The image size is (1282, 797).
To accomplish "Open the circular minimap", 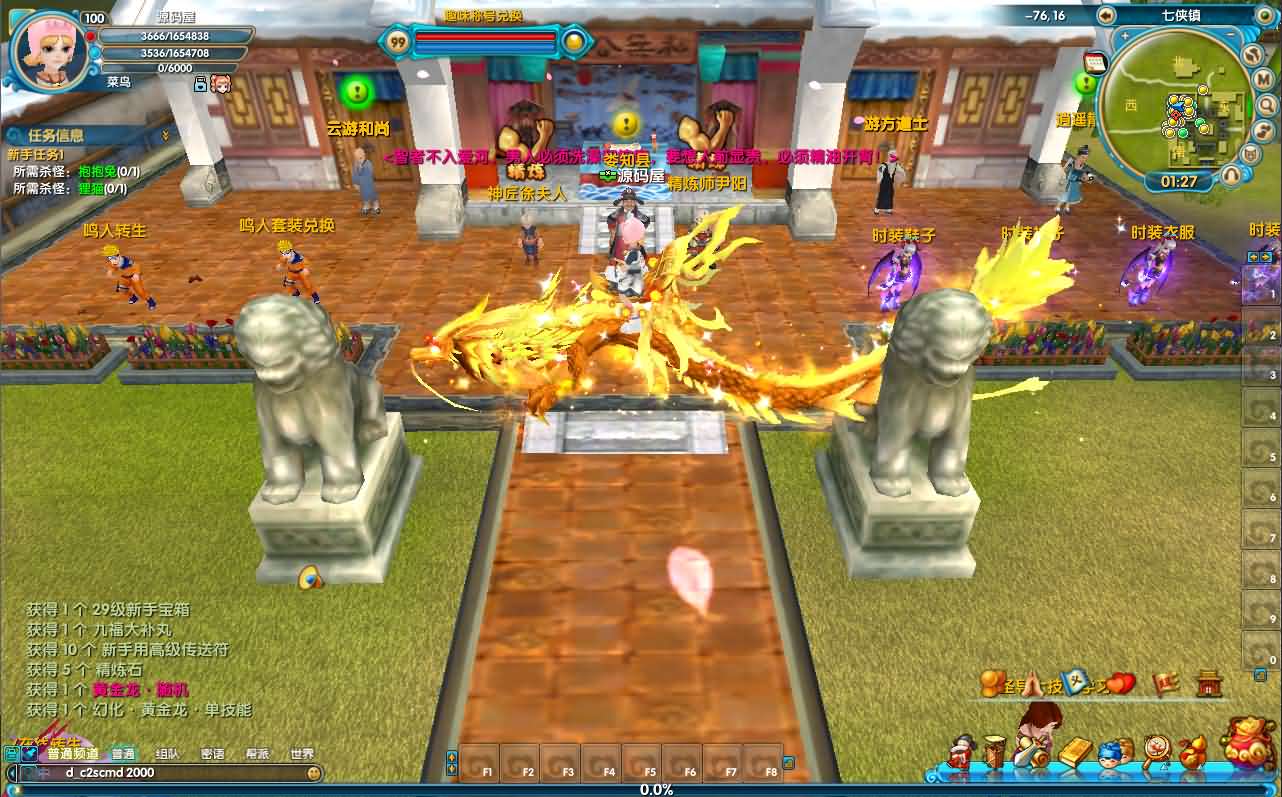I will tap(1178, 107).
